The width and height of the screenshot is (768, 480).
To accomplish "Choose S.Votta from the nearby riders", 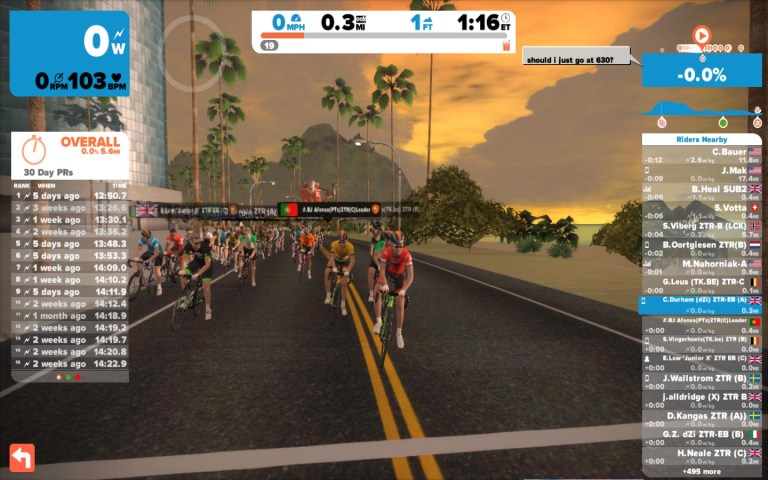I will click(x=701, y=210).
